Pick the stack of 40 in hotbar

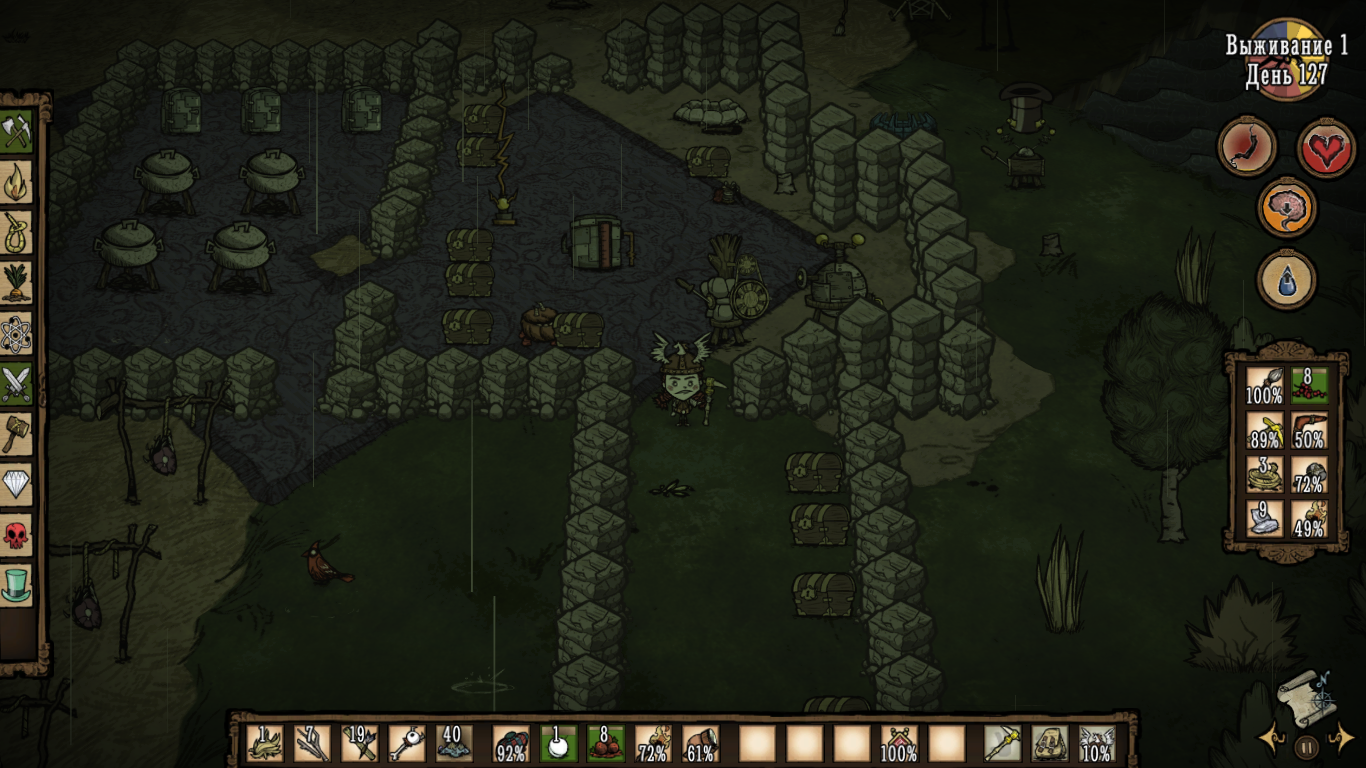pos(454,744)
